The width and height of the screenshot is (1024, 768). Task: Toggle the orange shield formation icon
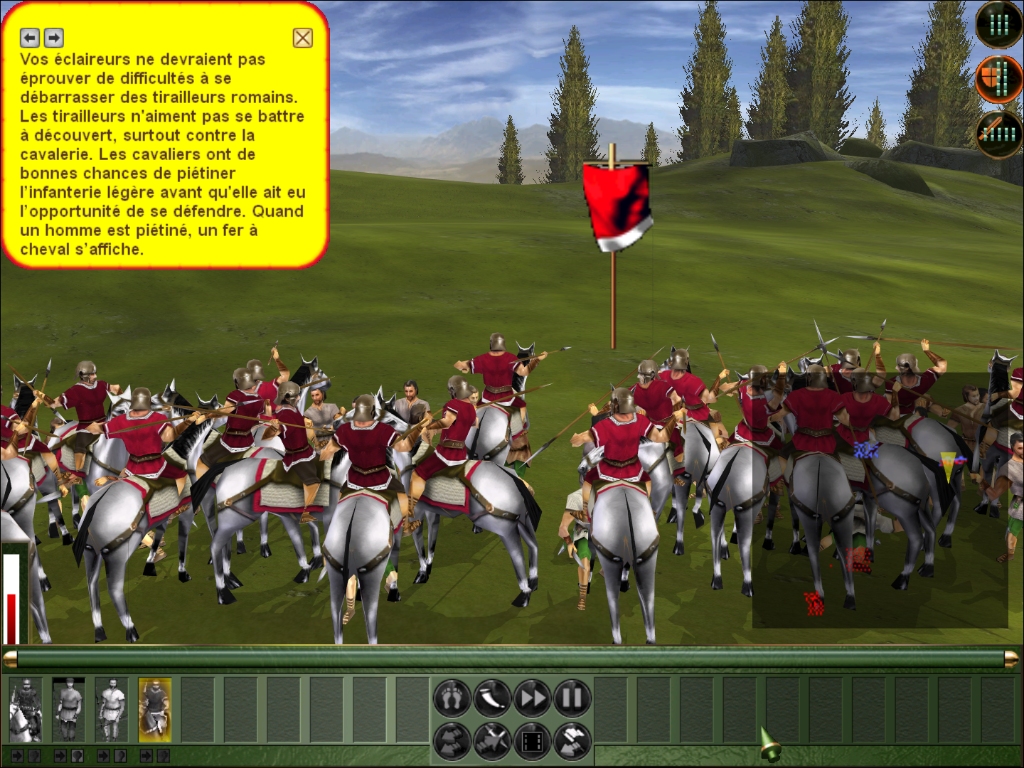click(x=998, y=79)
